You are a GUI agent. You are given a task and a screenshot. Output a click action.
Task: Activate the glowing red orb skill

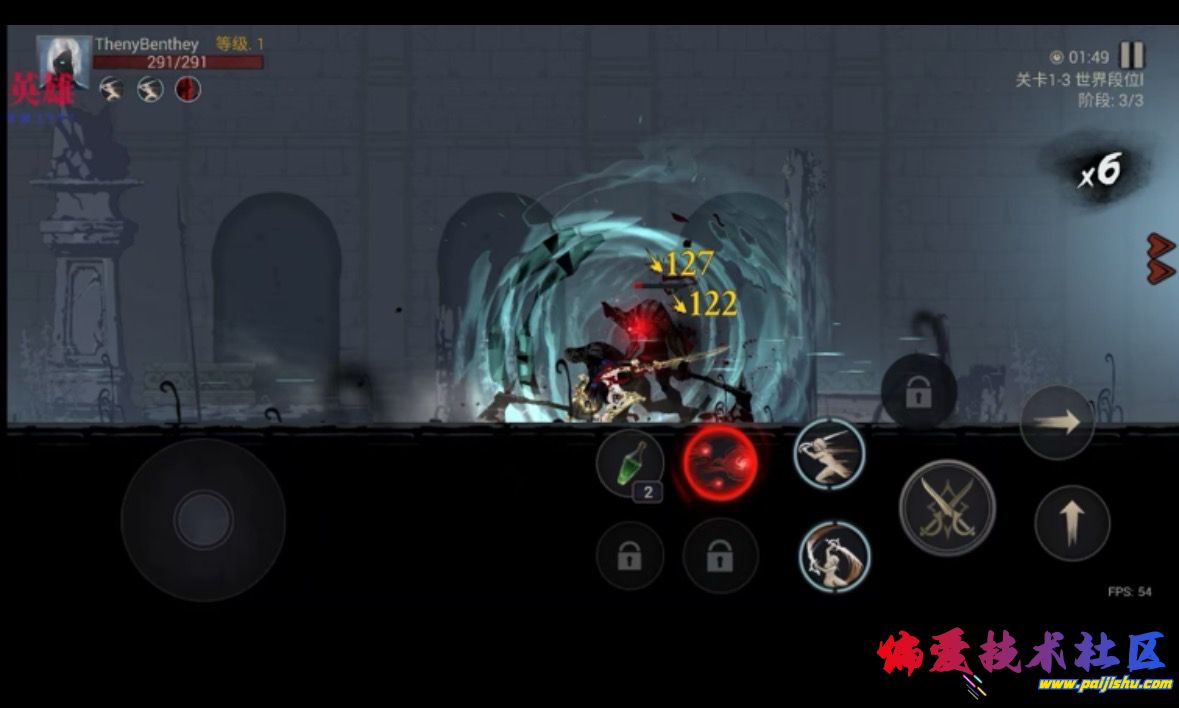coord(719,463)
